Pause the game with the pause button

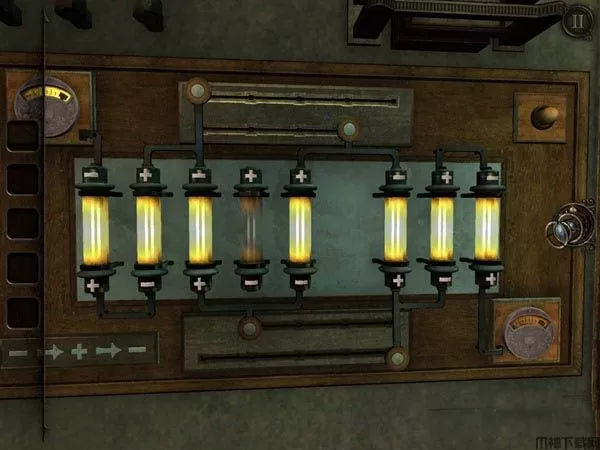577,20
